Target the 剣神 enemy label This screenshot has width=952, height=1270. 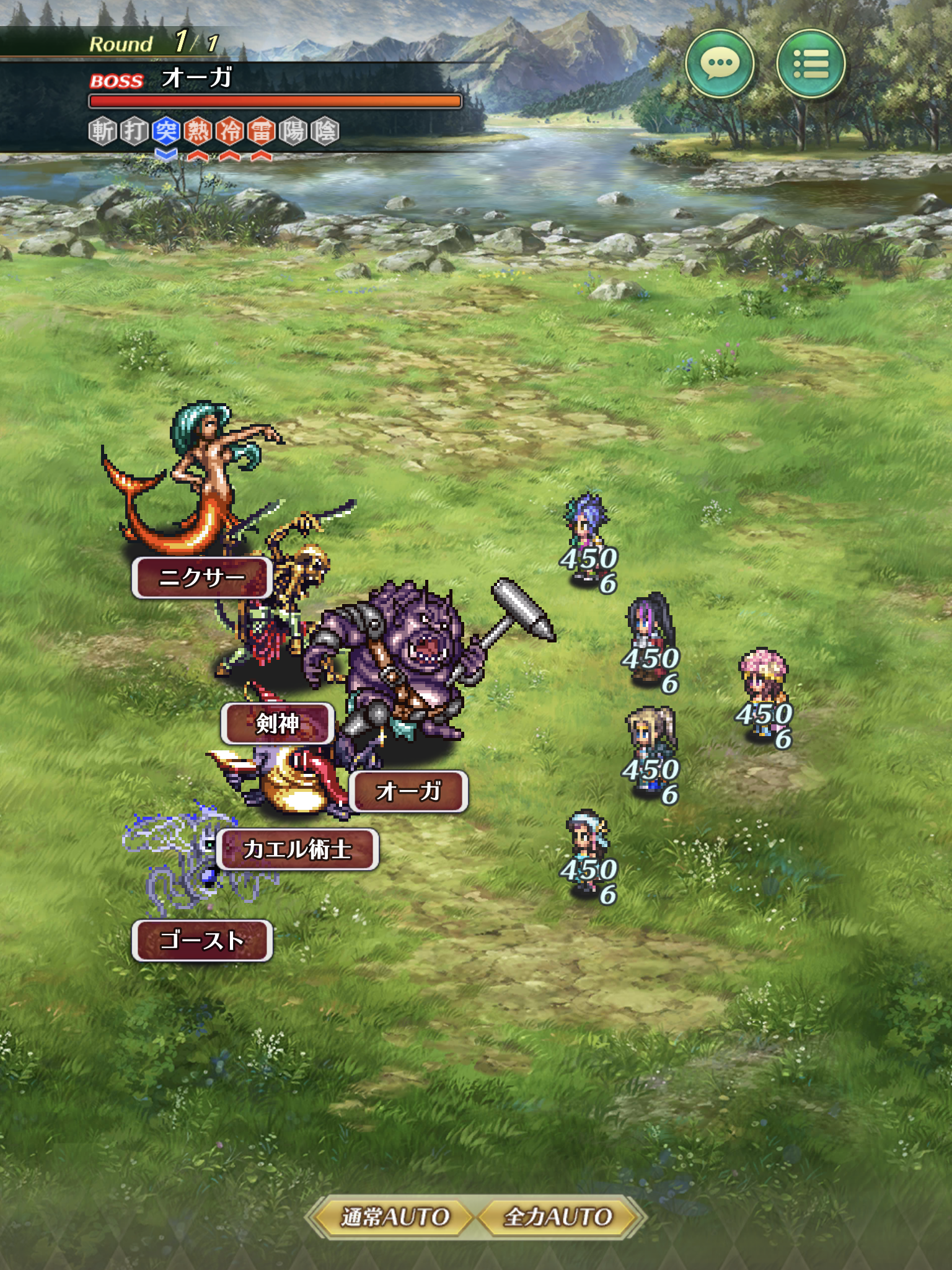[278, 723]
